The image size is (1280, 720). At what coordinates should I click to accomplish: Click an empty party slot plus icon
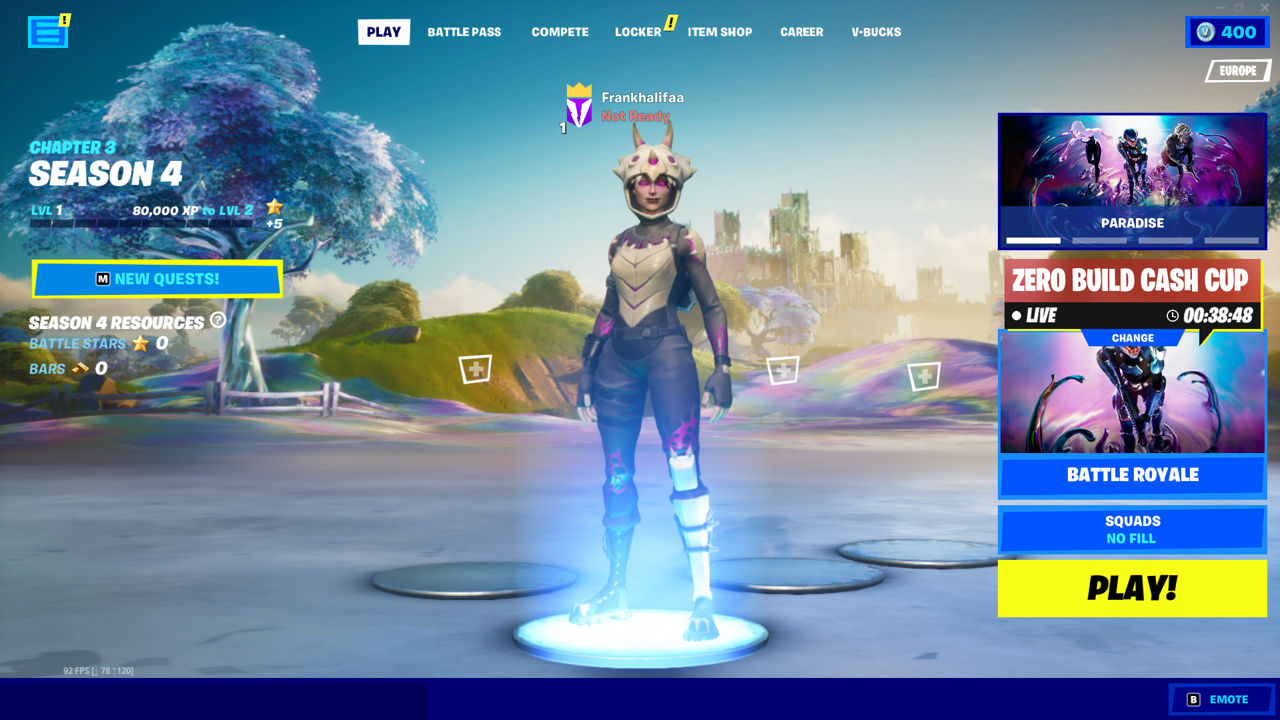tap(474, 368)
